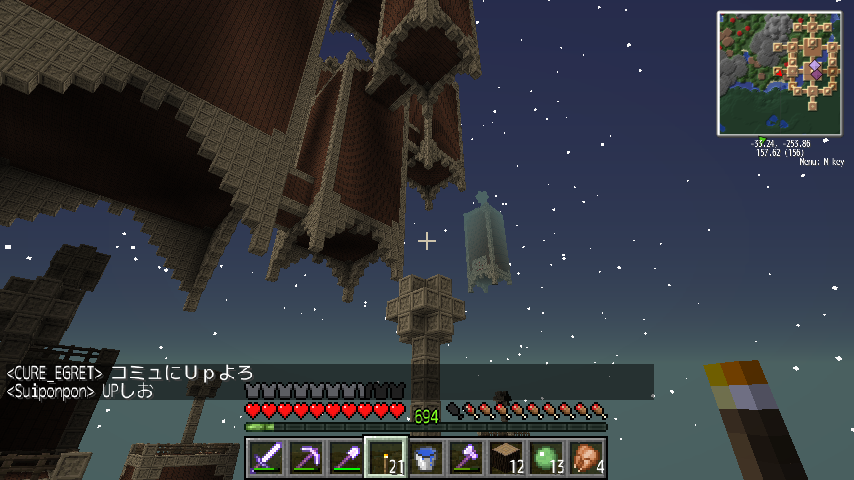The width and height of the screenshot is (854, 480).
Task: Click Suiponpon's chat message
Action: coord(81,391)
